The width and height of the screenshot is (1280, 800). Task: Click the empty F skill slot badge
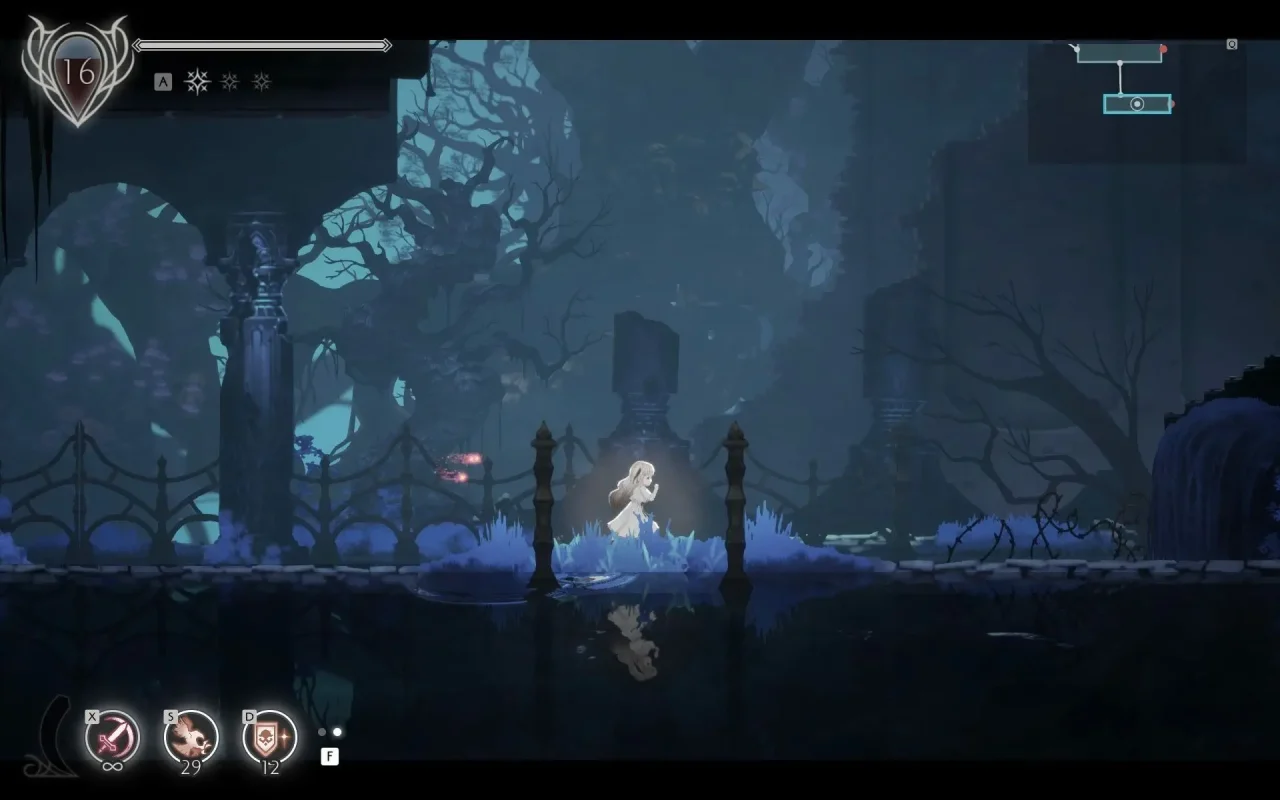pos(330,756)
